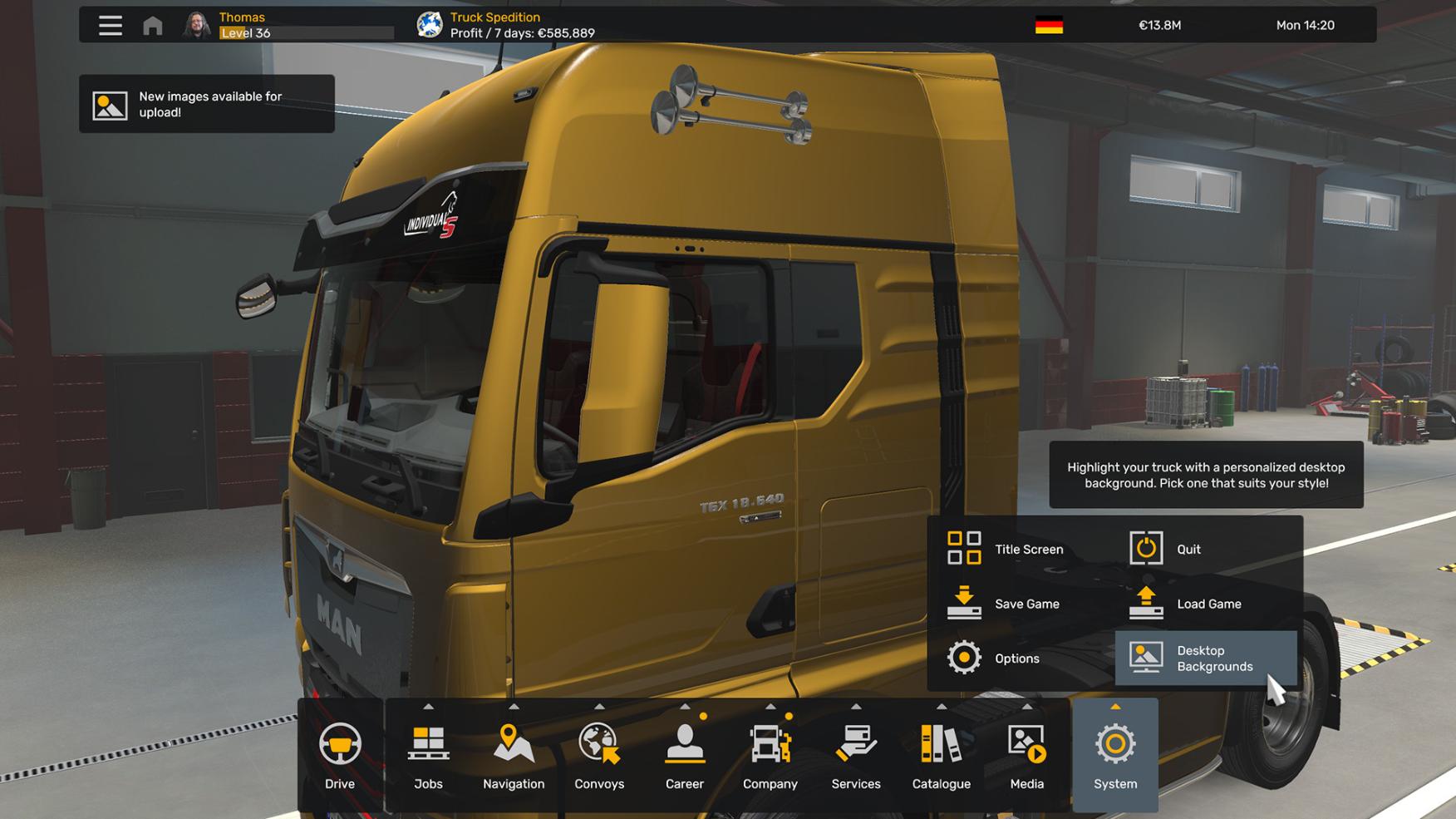Open the Services menu

pos(856,755)
